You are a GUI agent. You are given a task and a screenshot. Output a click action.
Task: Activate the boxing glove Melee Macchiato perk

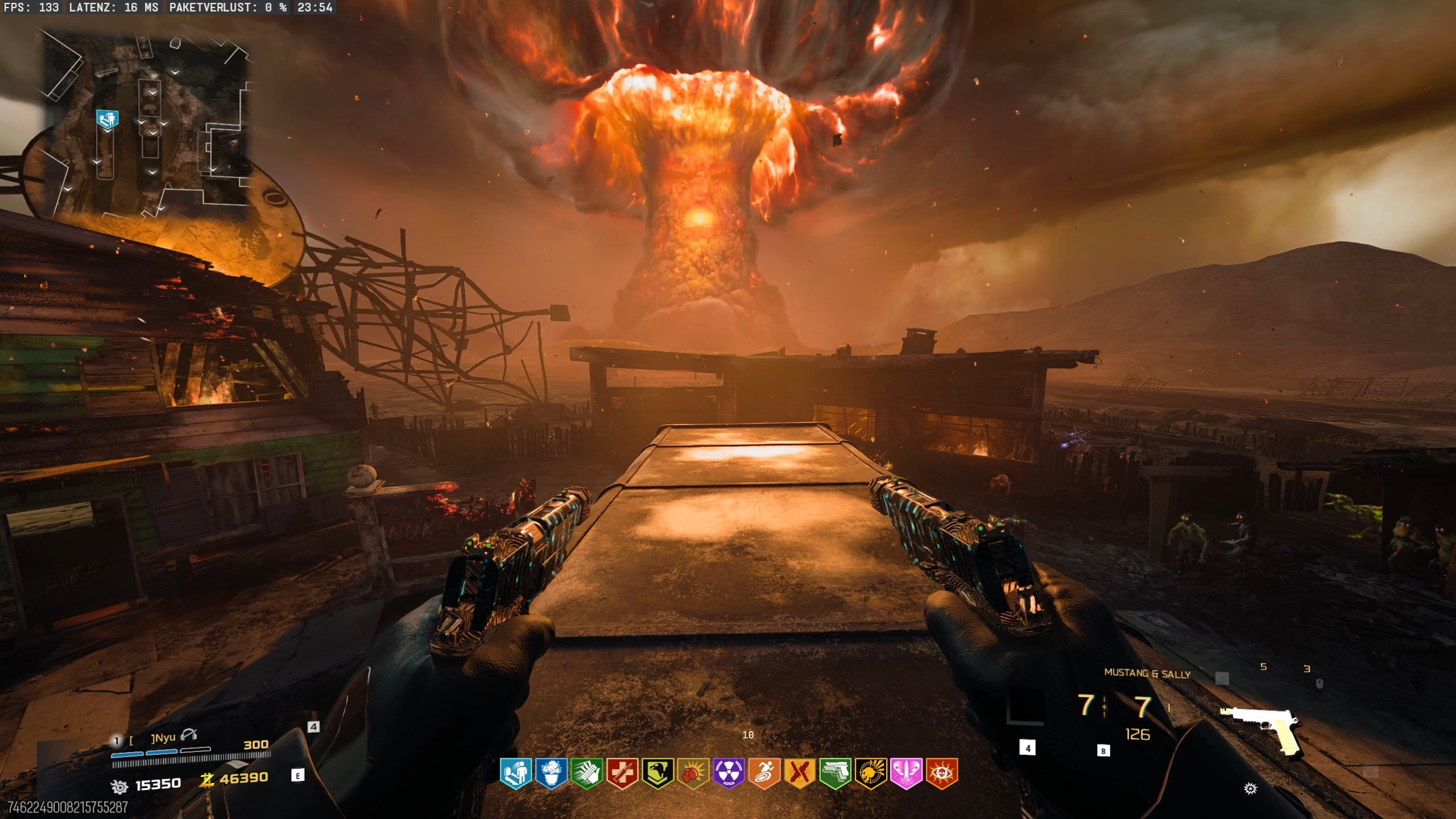point(693,773)
